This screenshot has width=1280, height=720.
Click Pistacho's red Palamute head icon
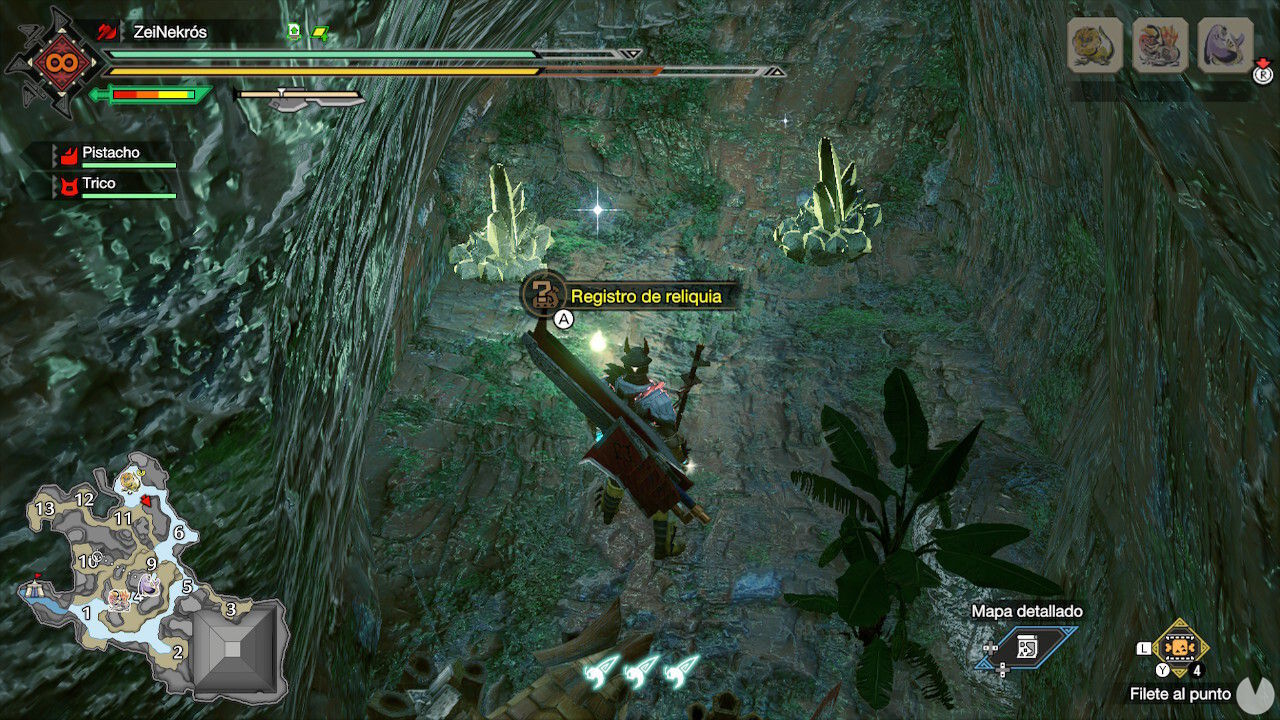pyautogui.click(x=68, y=156)
